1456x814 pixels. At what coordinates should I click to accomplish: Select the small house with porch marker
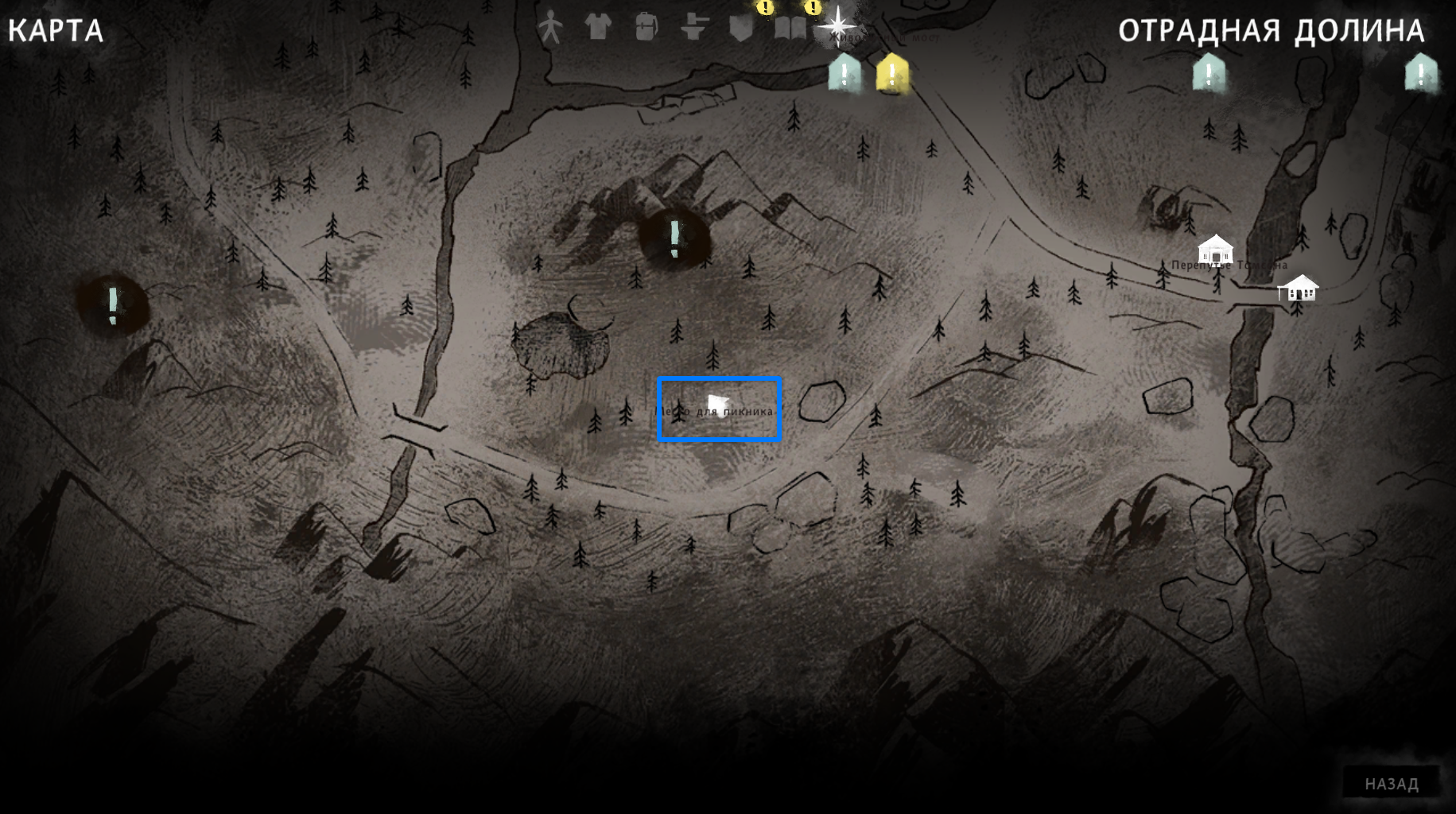click(1298, 288)
